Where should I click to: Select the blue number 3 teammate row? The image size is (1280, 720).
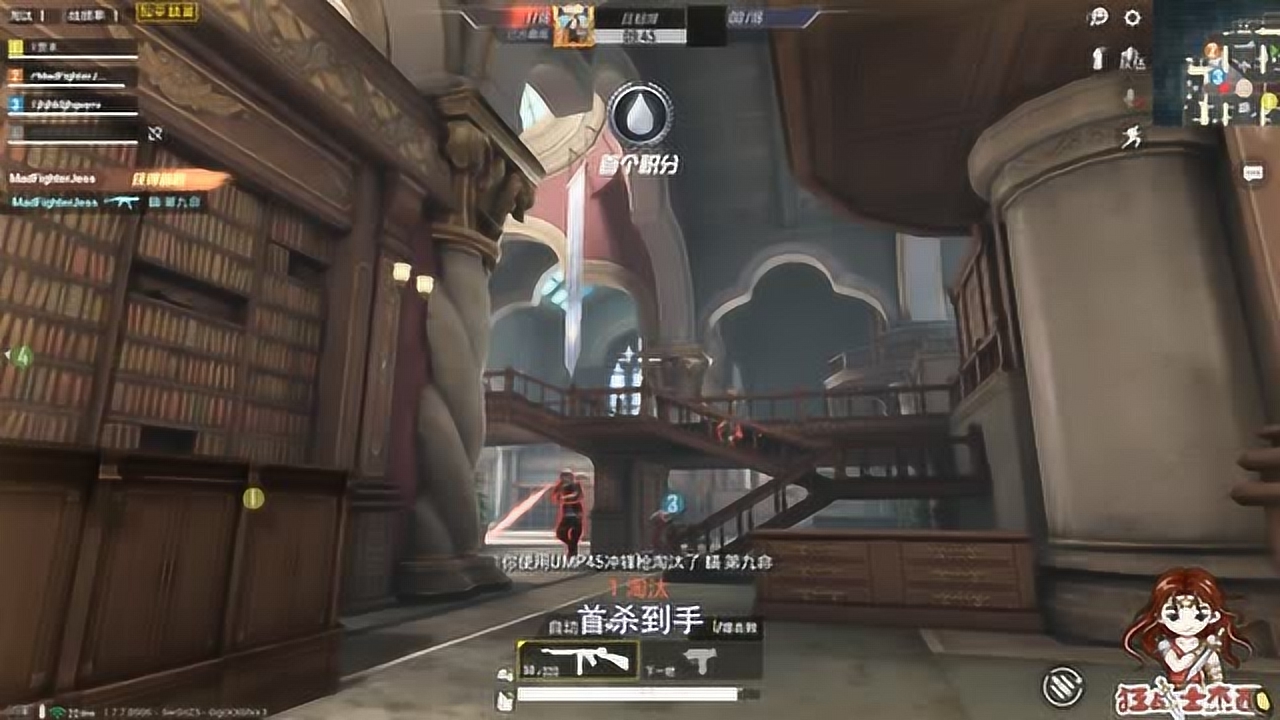tap(72, 104)
